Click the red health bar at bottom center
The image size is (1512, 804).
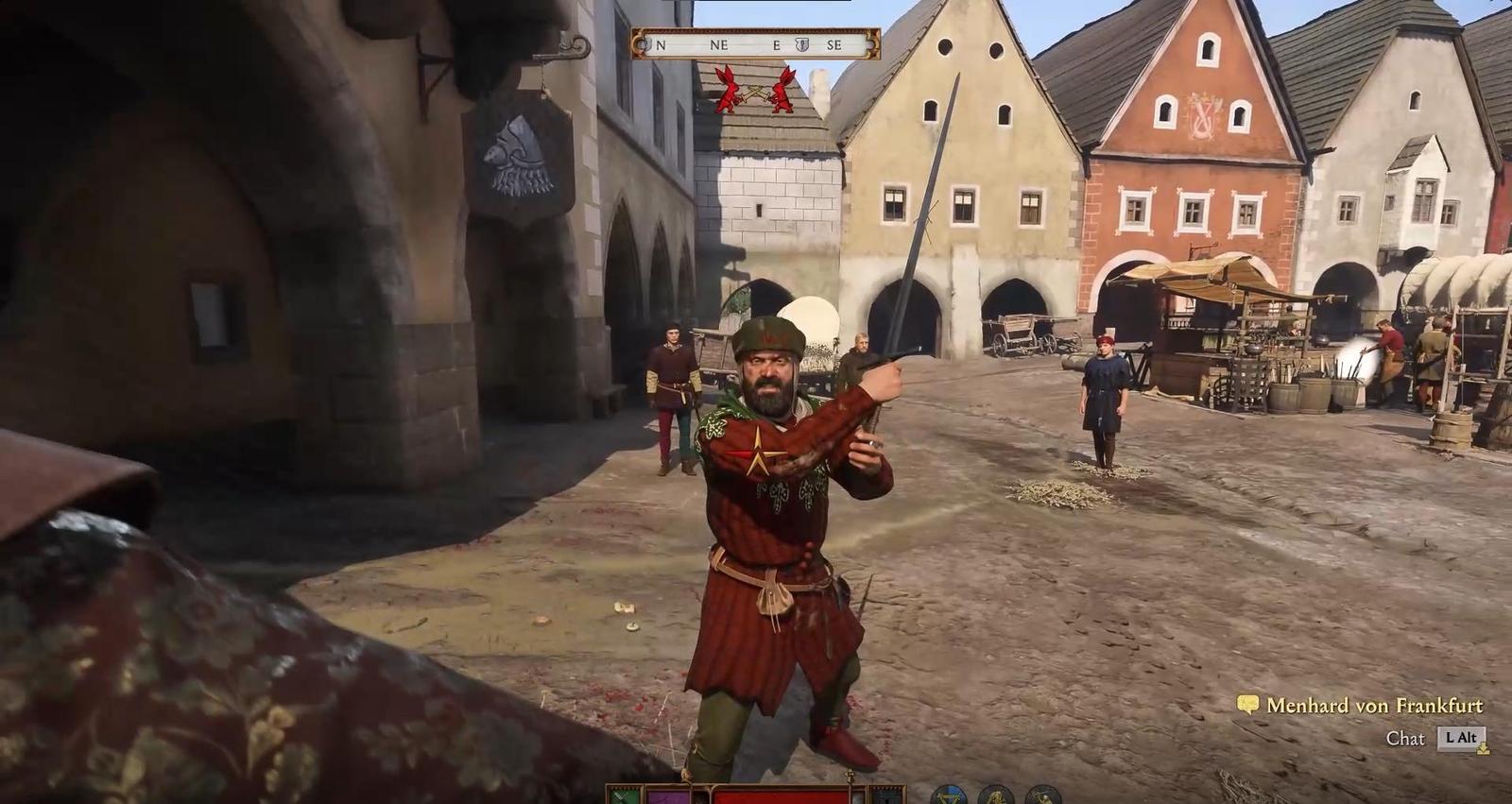pyautogui.click(x=780, y=796)
